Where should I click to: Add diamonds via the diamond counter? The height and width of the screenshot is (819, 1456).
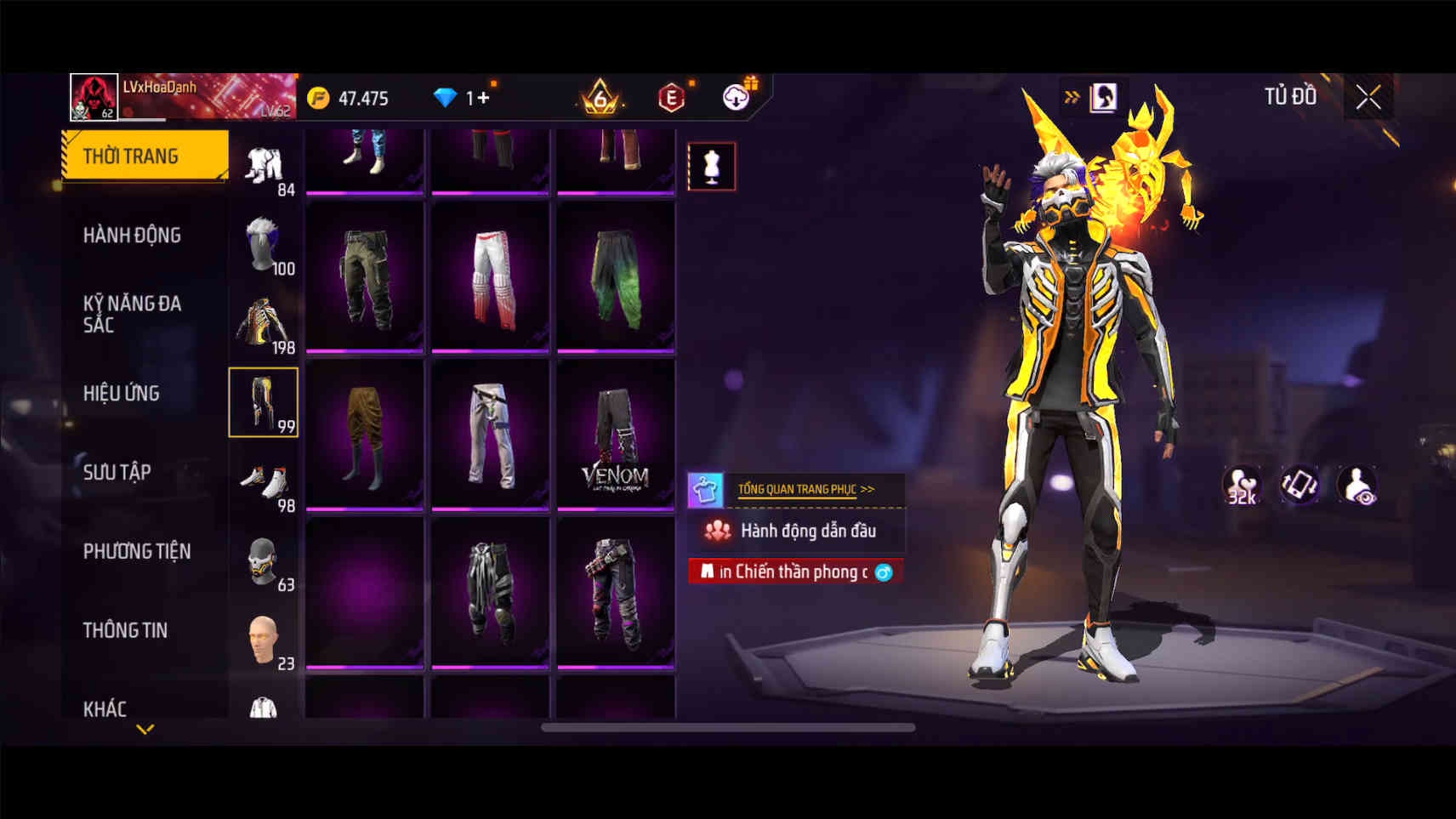click(x=464, y=98)
